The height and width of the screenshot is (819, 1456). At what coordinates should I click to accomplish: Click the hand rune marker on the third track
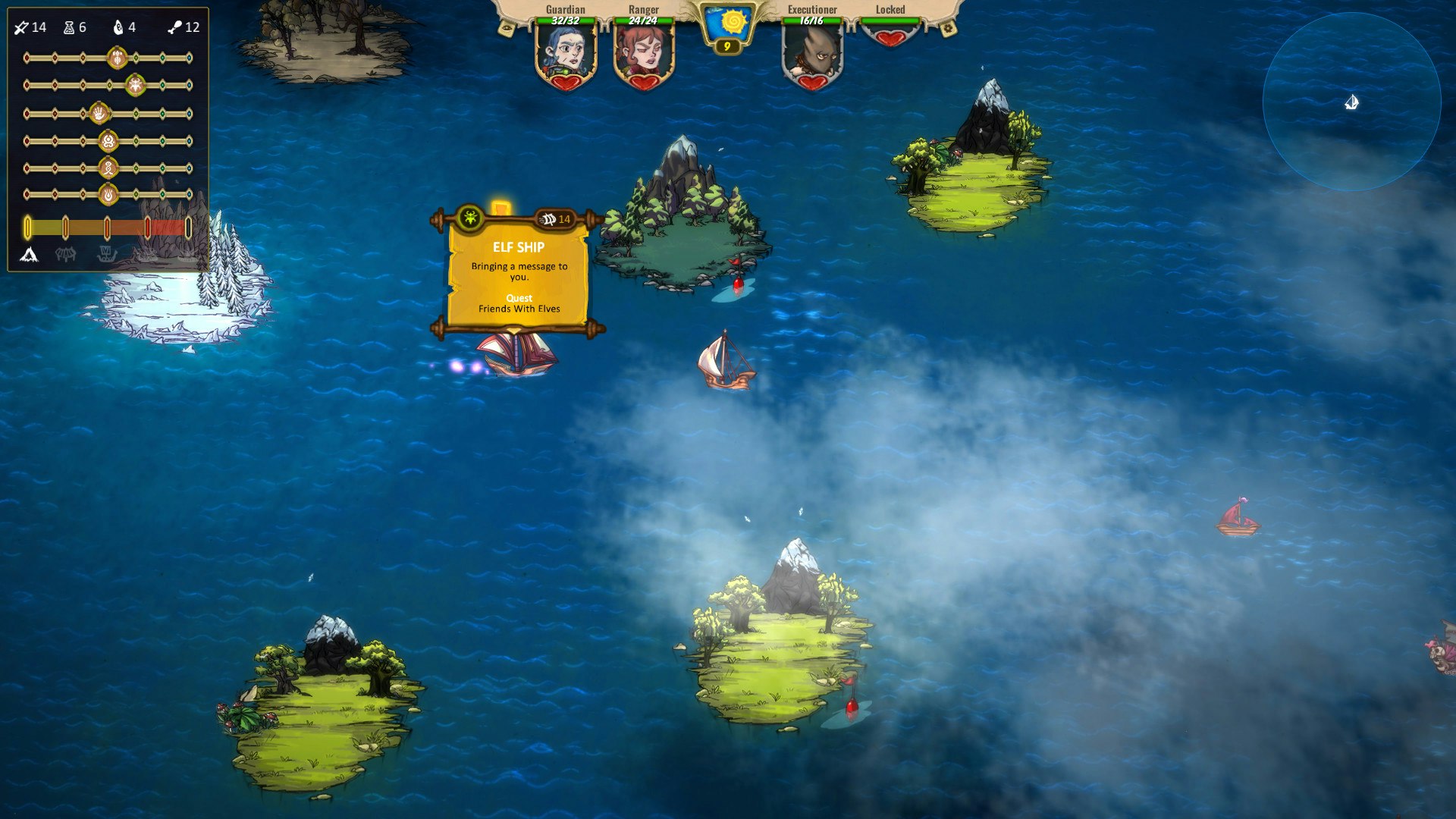coord(99,113)
